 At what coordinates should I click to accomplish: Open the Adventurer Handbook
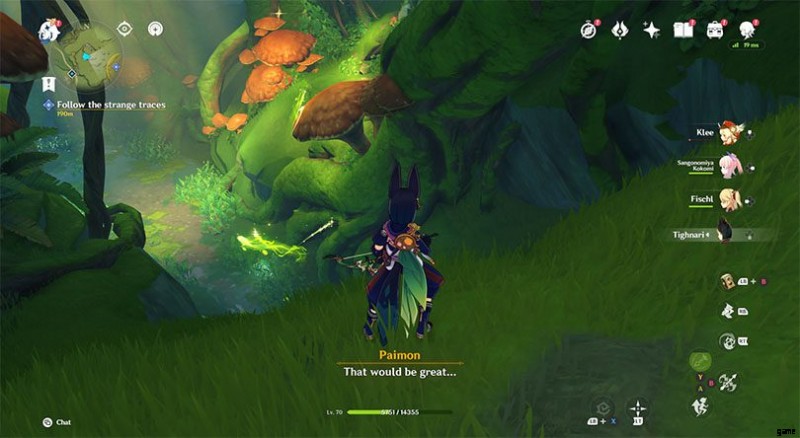pyautogui.click(x=684, y=30)
